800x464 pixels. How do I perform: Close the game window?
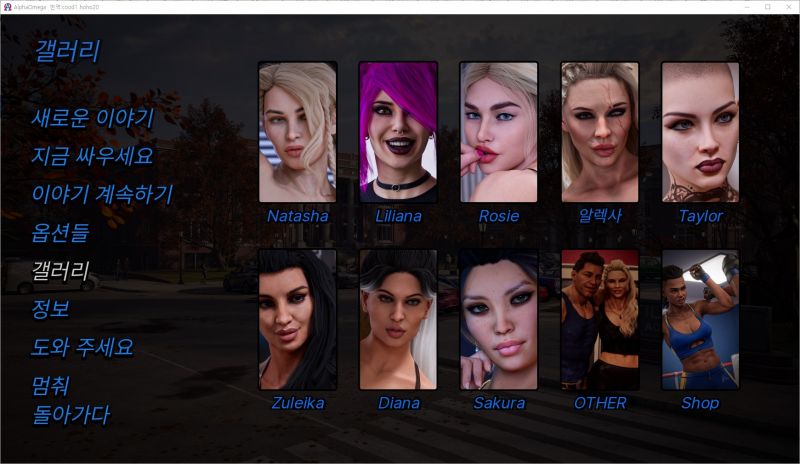coord(787,7)
